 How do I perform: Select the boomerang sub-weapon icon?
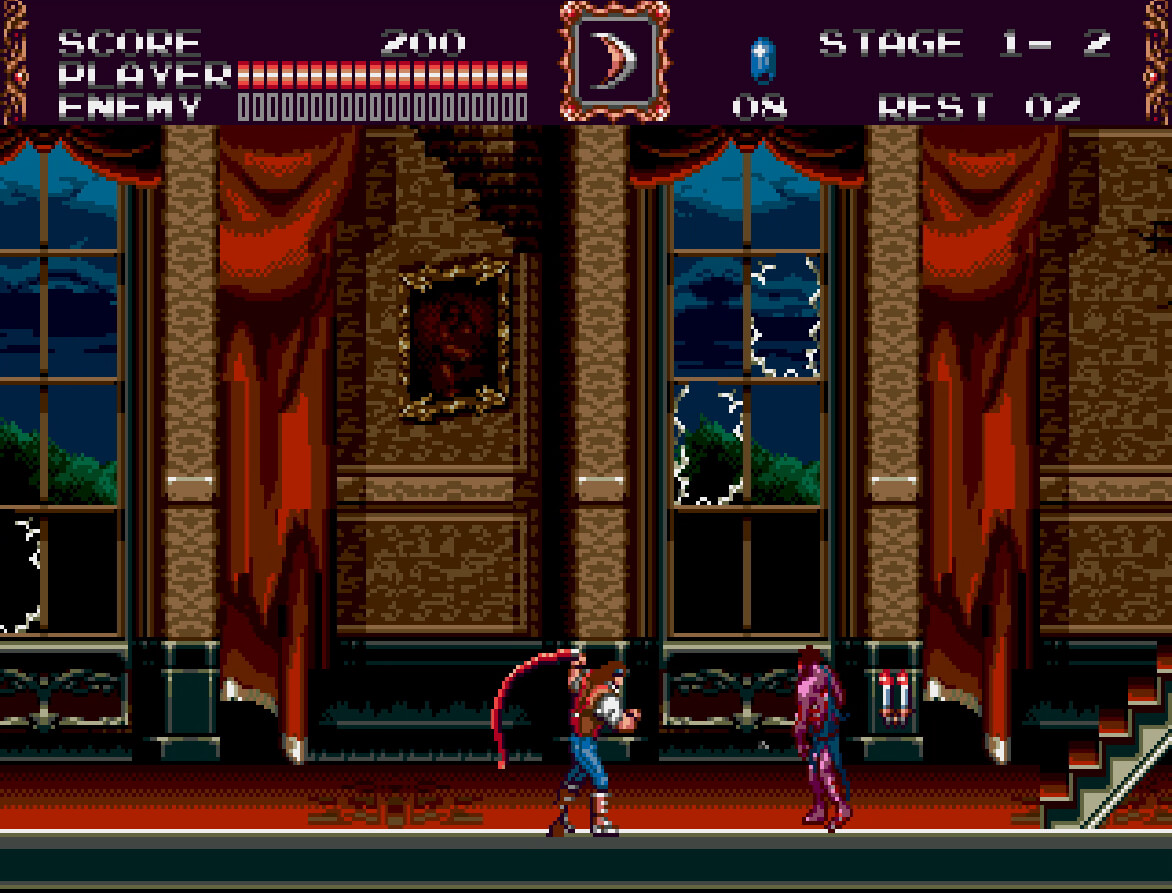pyautogui.click(x=613, y=60)
